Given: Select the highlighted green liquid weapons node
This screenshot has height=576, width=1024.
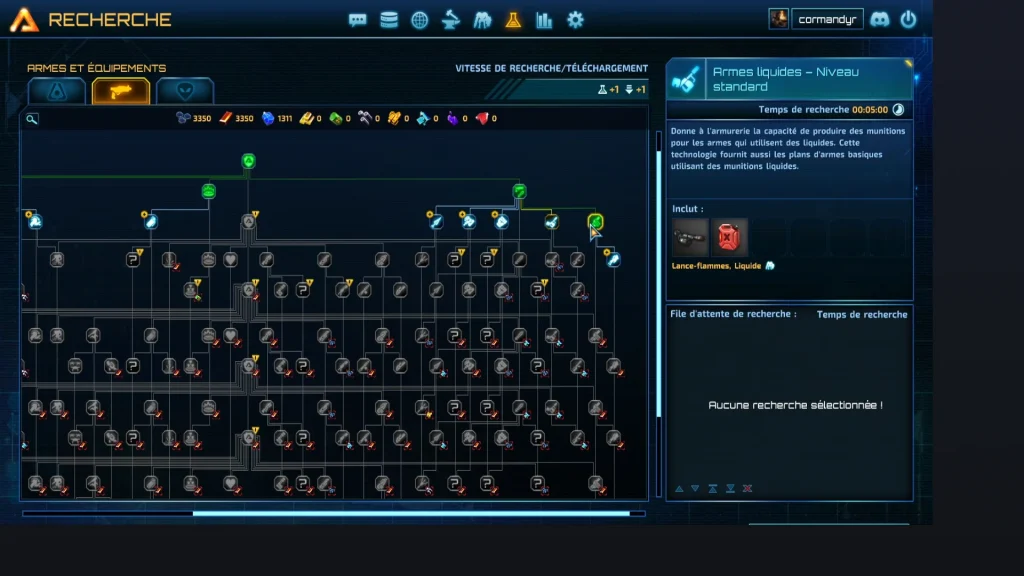Looking at the screenshot, I should coord(595,221).
